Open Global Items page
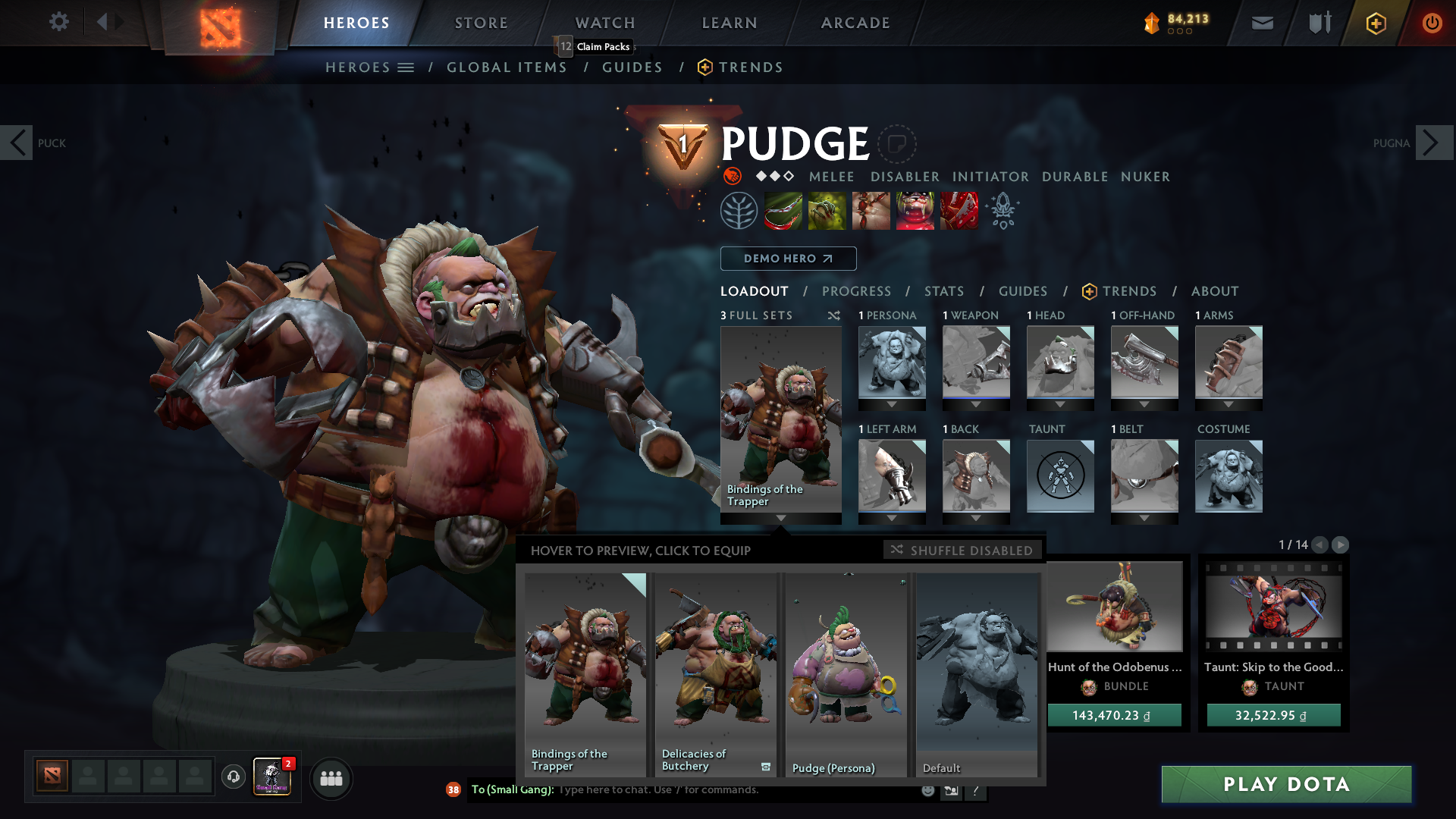 [507, 67]
